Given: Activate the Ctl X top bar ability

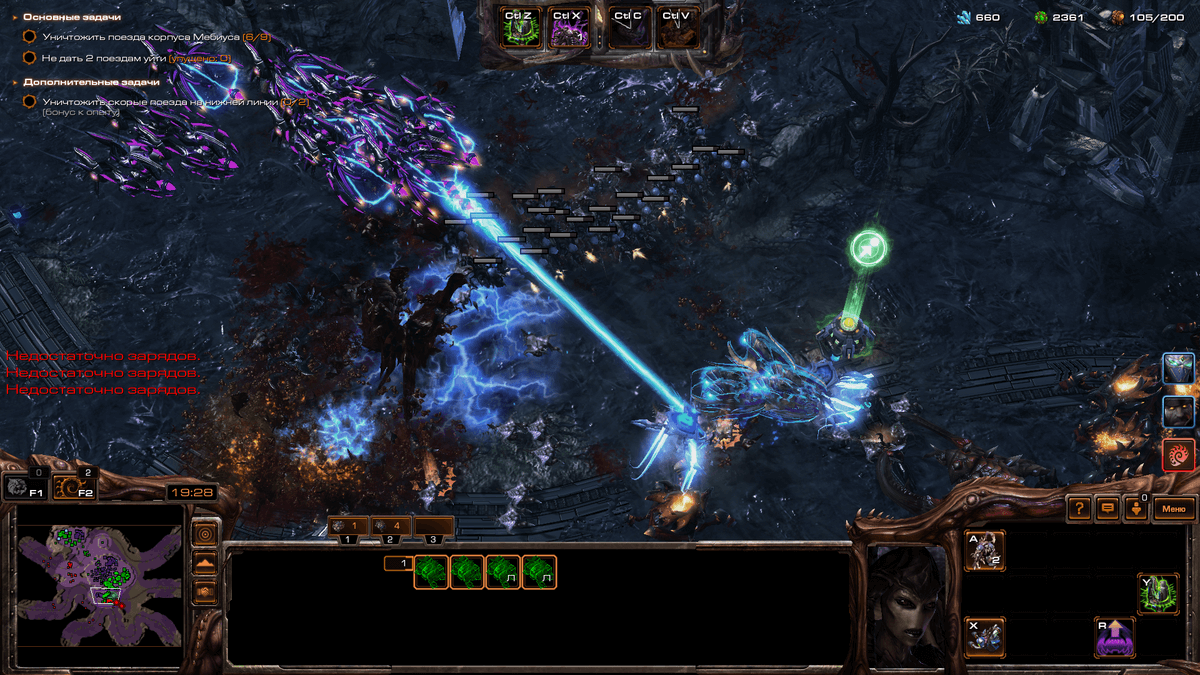Looking at the screenshot, I should (568, 28).
